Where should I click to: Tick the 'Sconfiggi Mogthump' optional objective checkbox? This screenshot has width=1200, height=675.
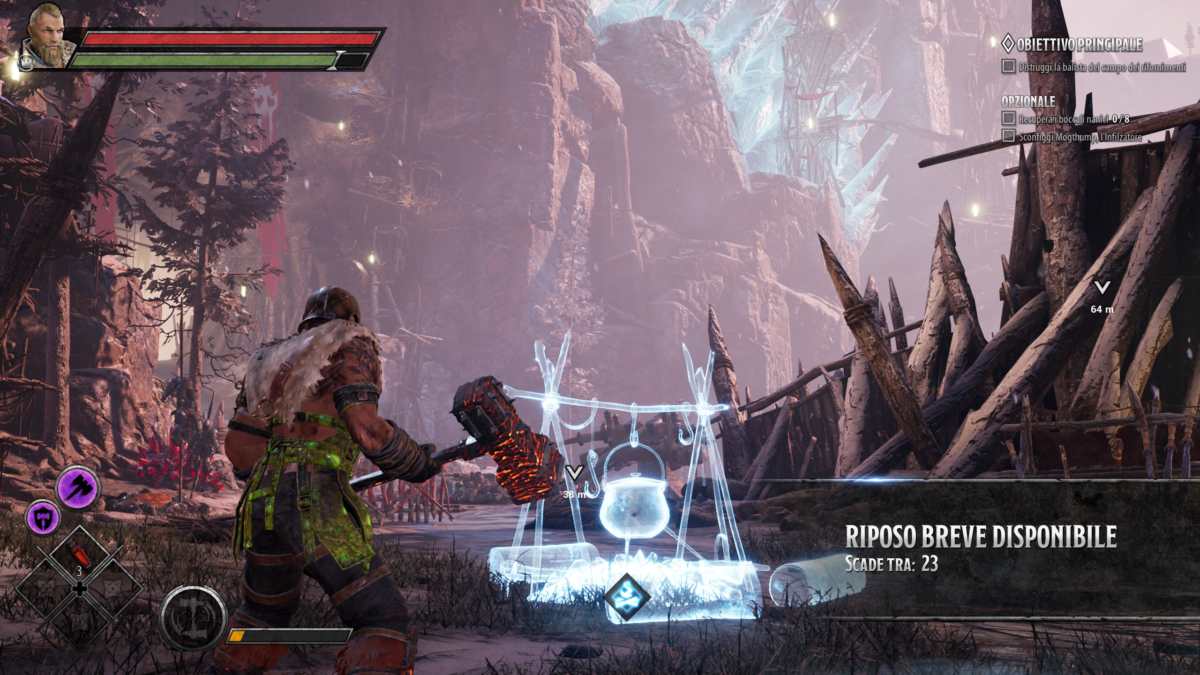pyautogui.click(x=1008, y=135)
